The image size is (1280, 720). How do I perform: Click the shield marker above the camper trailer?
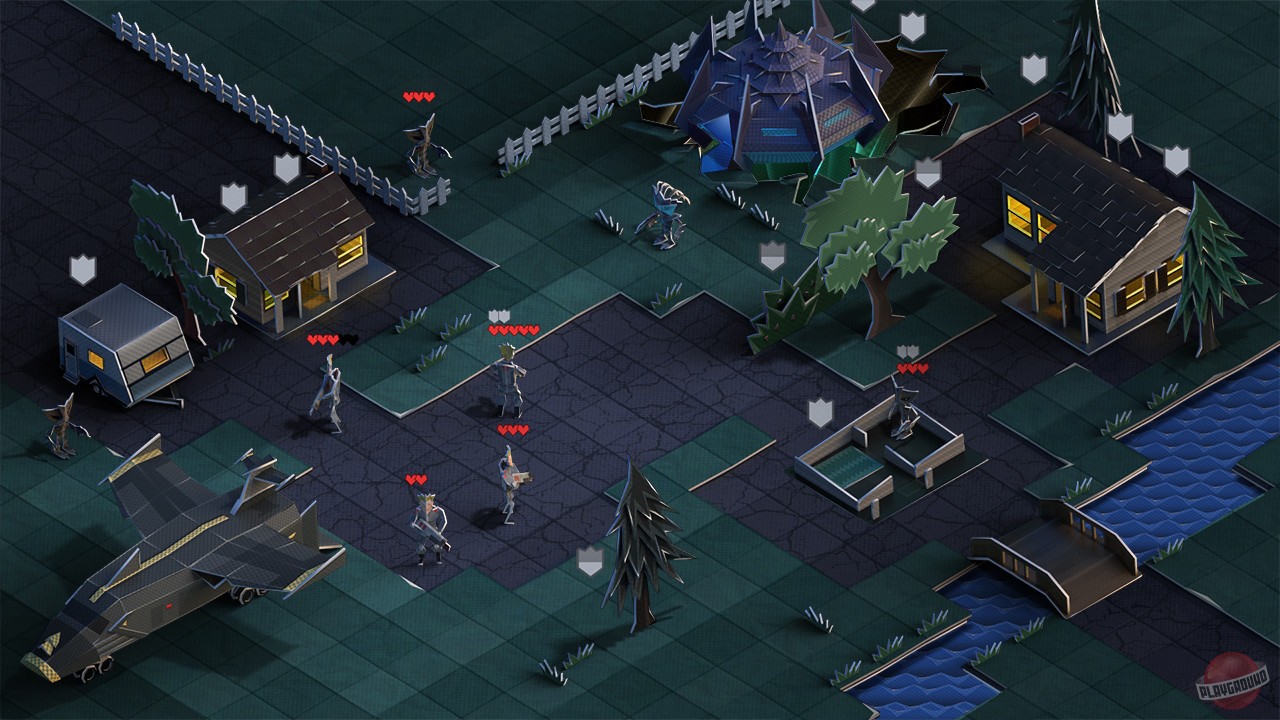(82, 268)
